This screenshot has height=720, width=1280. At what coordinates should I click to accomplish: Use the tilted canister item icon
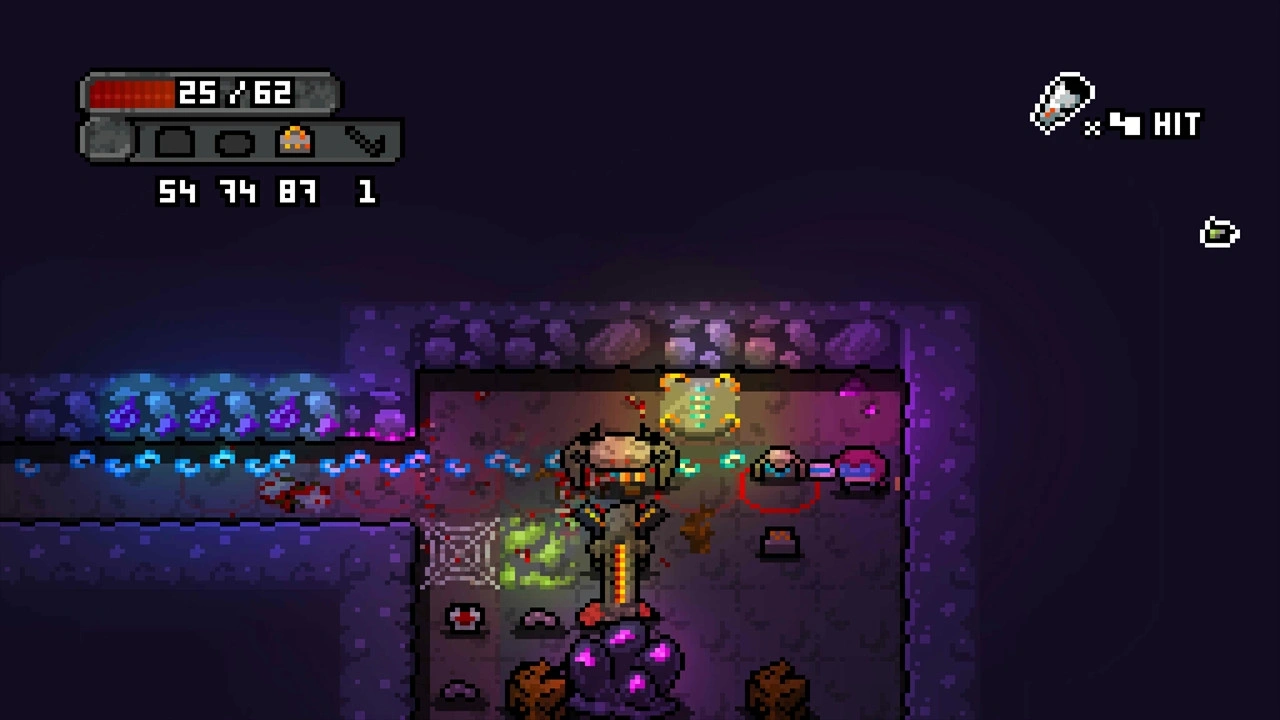click(1061, 103)
